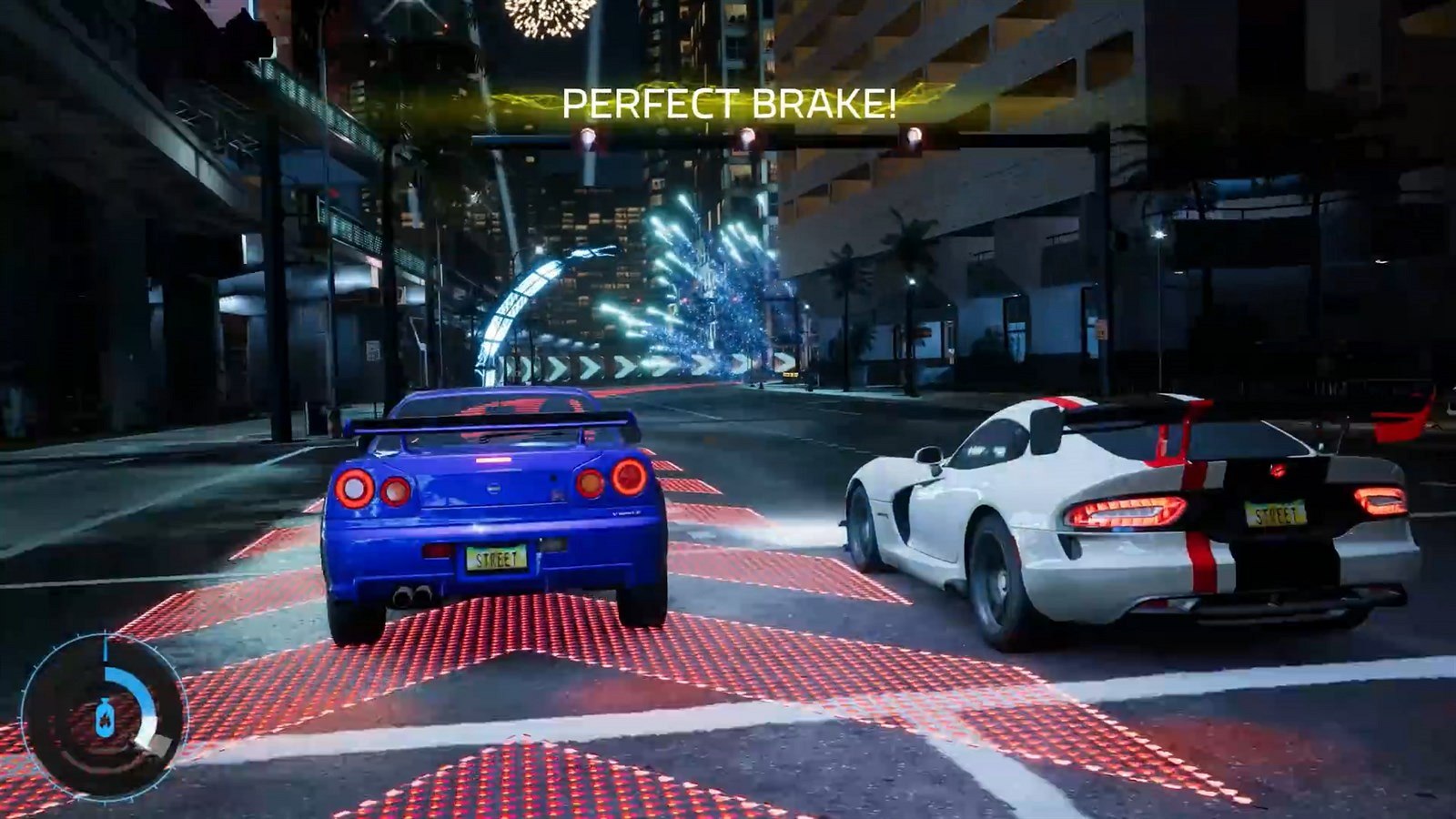Click the nitro bottle icon in the boost gauge
The width and height of the screenshot is (1456, 819).
(x=105, y=717)
